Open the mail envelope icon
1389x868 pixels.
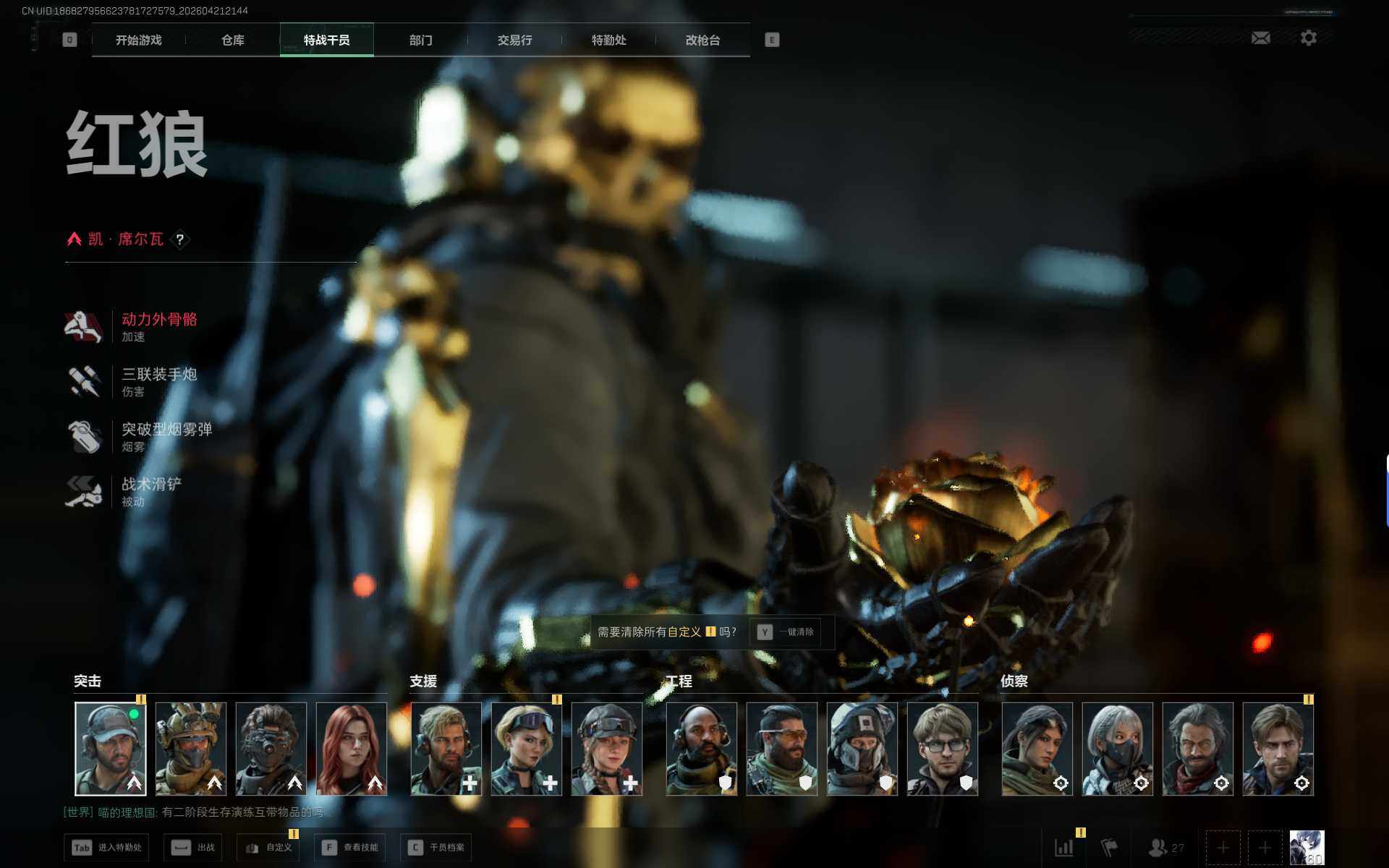coord(1260,38)
